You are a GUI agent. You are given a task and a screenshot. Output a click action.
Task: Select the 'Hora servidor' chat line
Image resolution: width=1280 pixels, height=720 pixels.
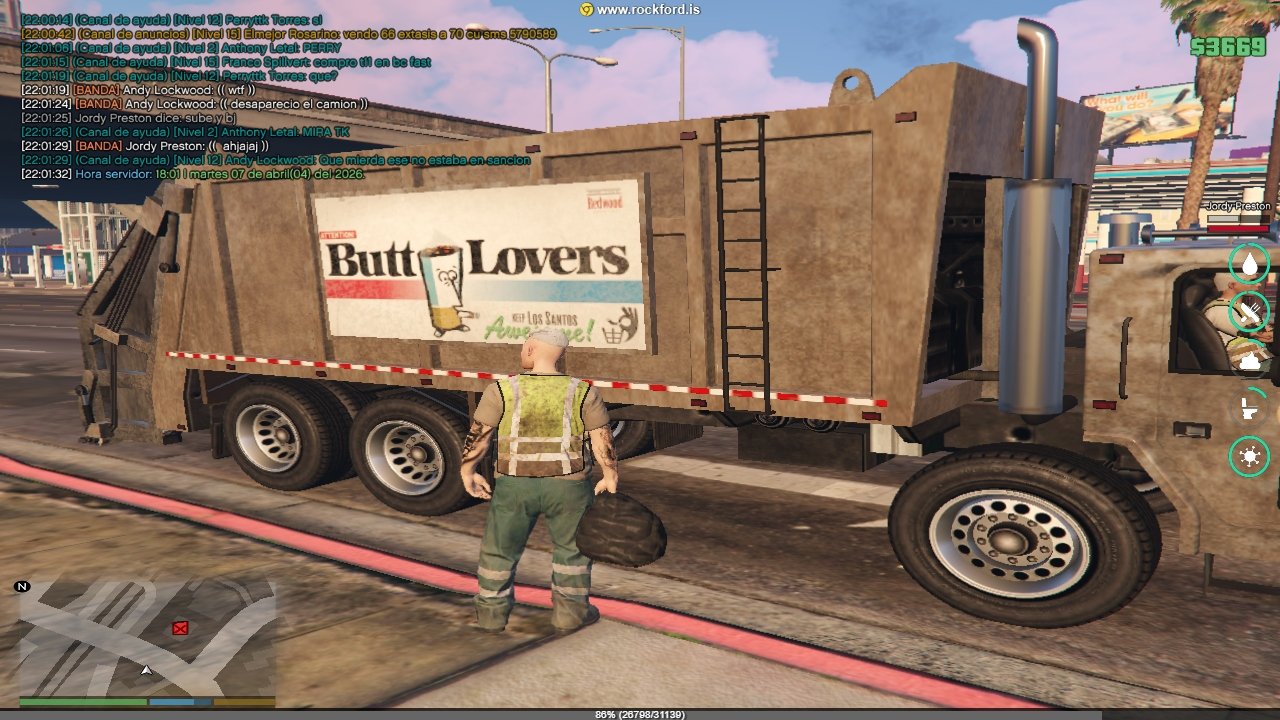(x=193, y=174)
